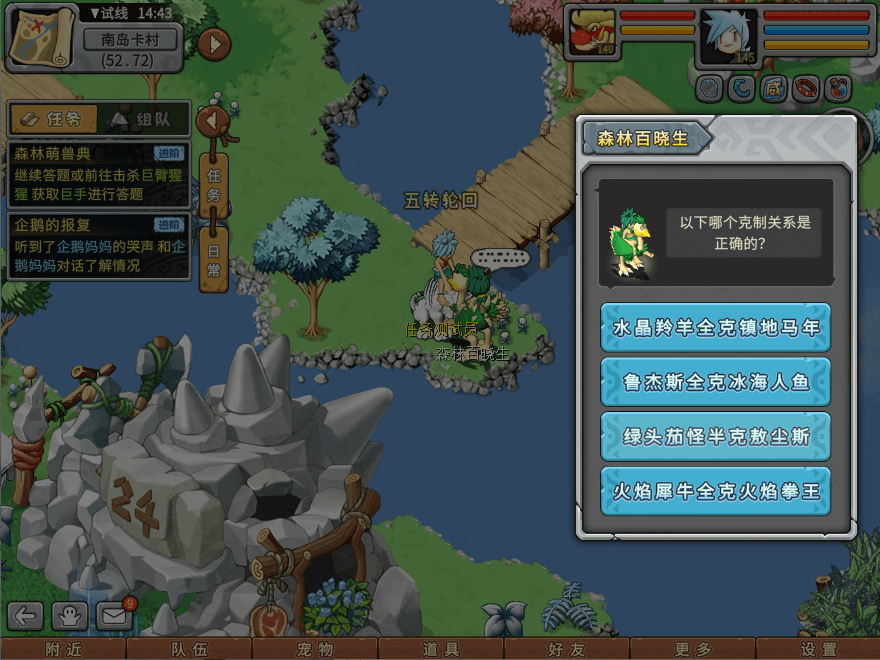Select the player character portrait
The height and width of the screenshot is (660, 880).
pyautogui.click(x=729, y=37)
